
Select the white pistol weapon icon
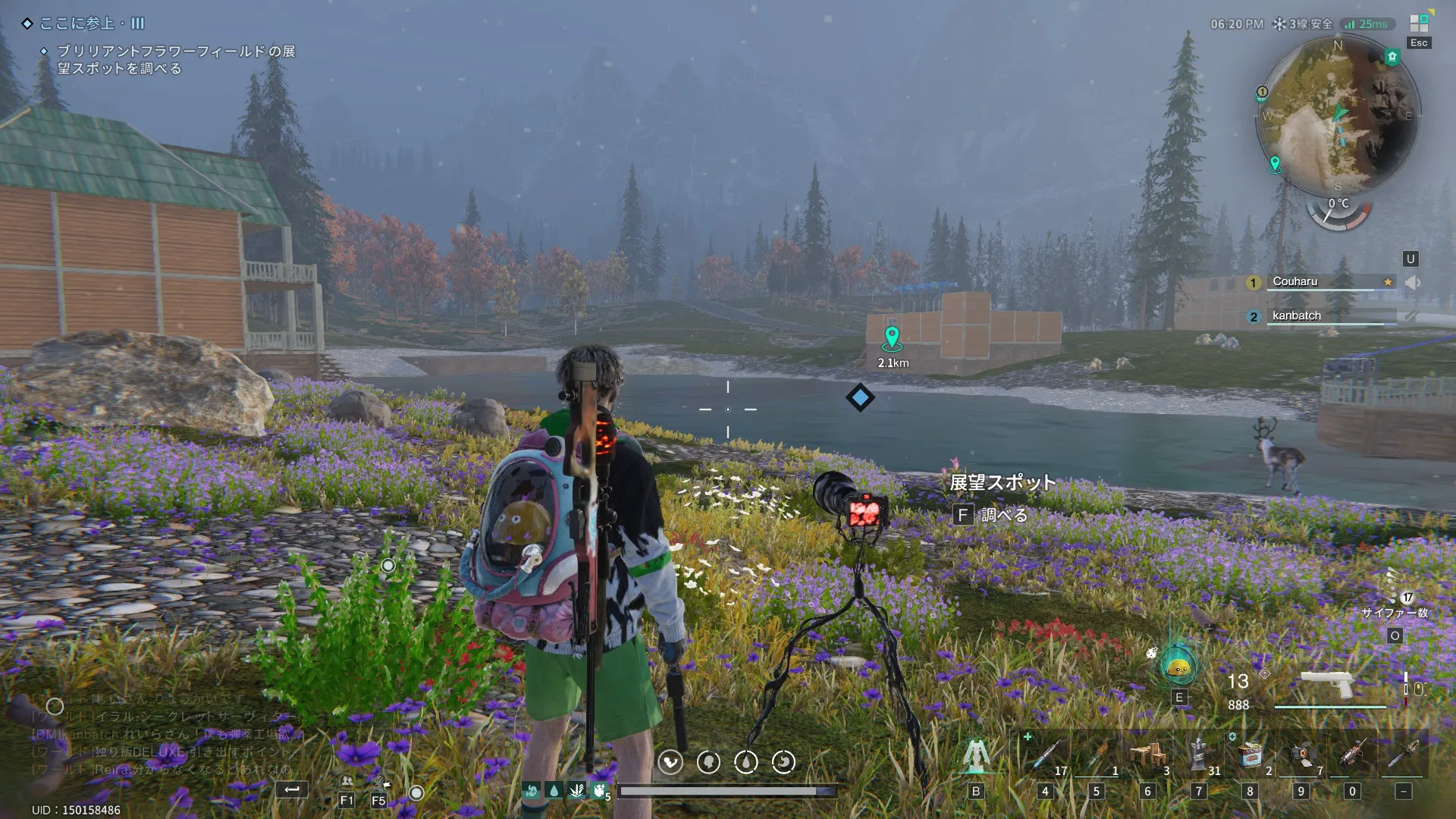[1326, 683]
